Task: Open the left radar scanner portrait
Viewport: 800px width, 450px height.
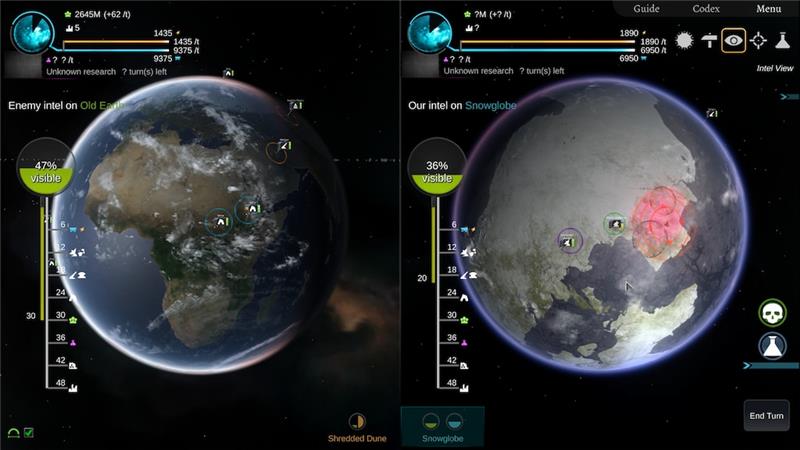Action: [33, 31]
